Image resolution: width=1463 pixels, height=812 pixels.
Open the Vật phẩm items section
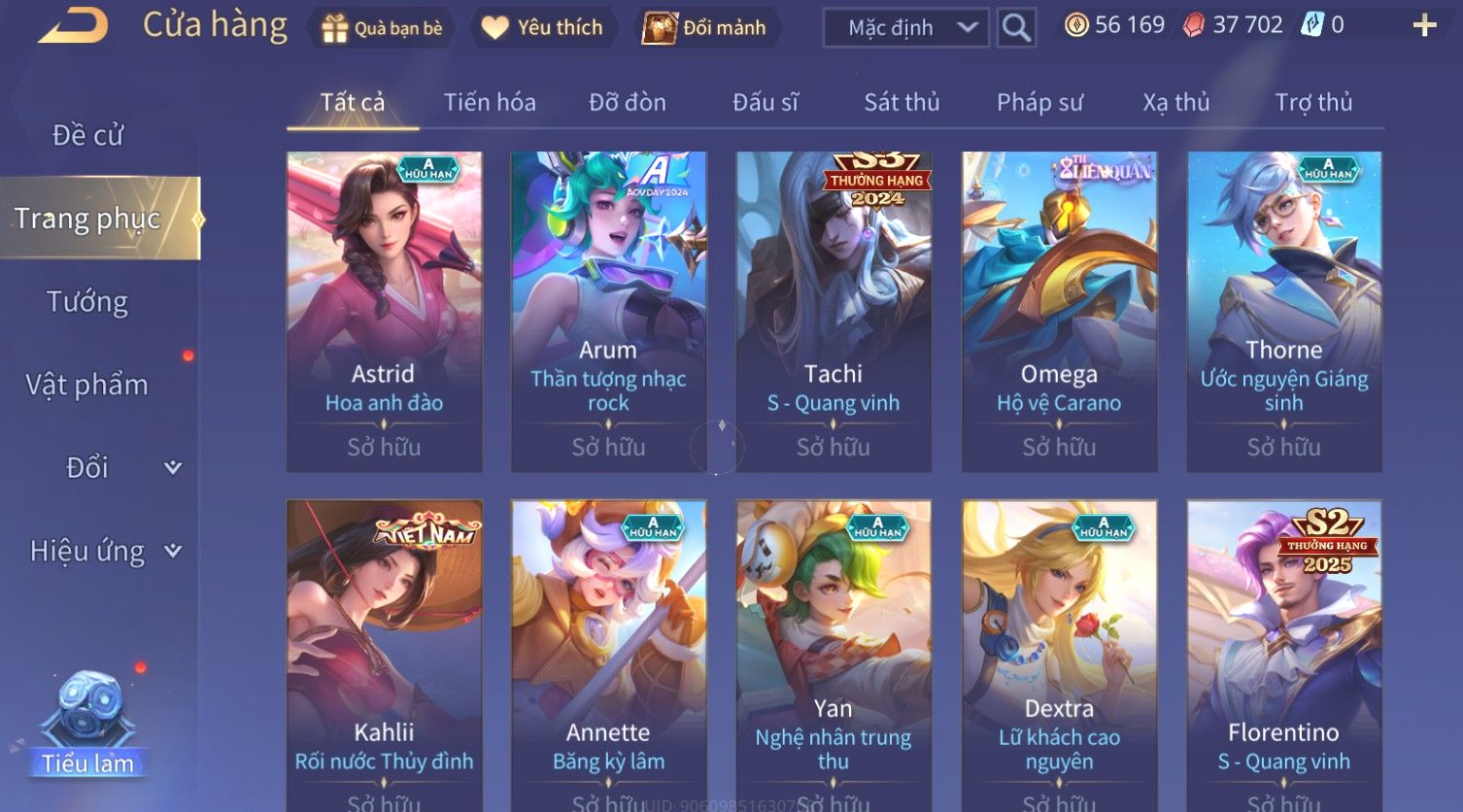[x=87, y=385]
